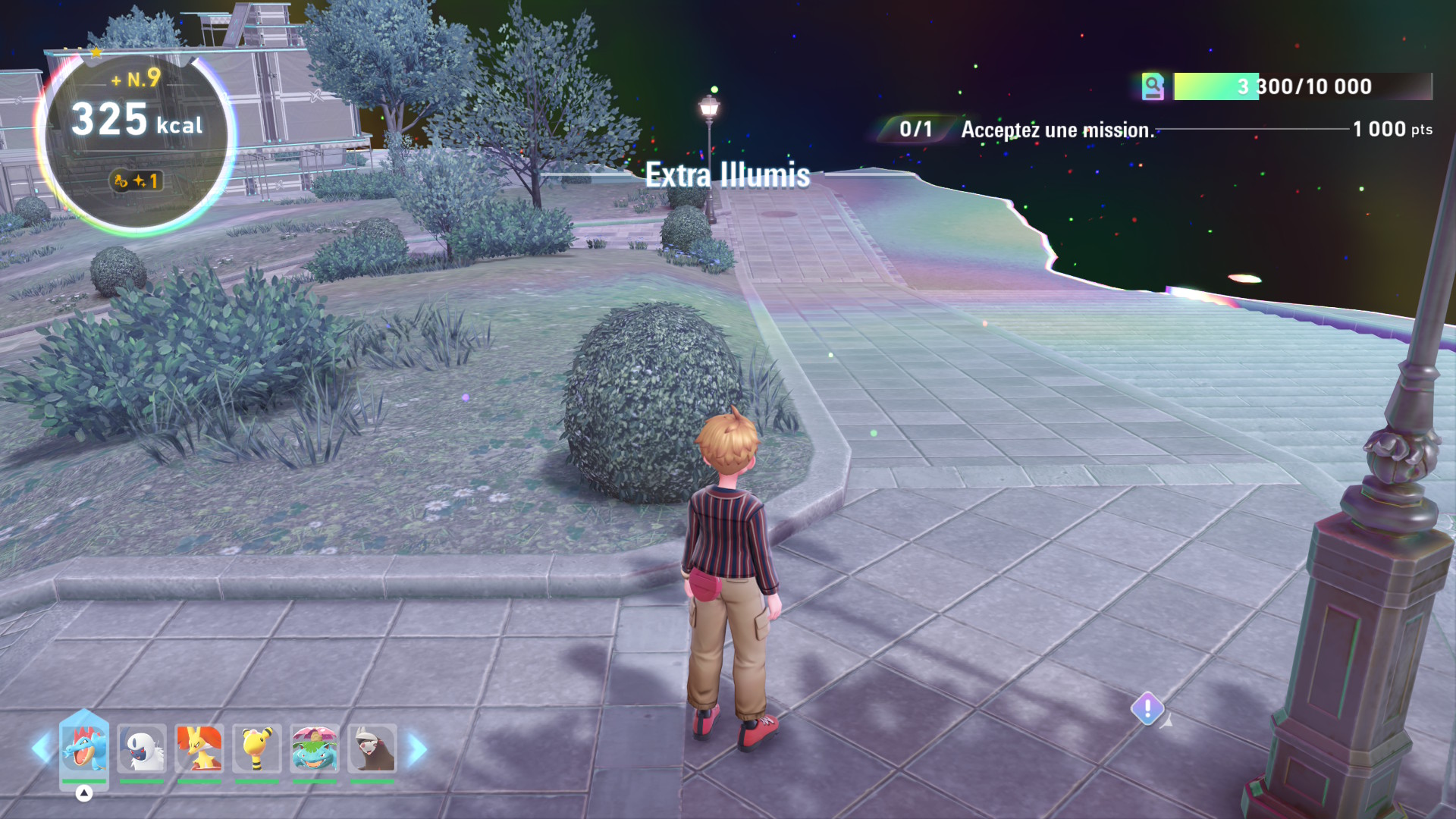
Task: Open the circular kcal gauge
Action: click(x=136, y=140)
